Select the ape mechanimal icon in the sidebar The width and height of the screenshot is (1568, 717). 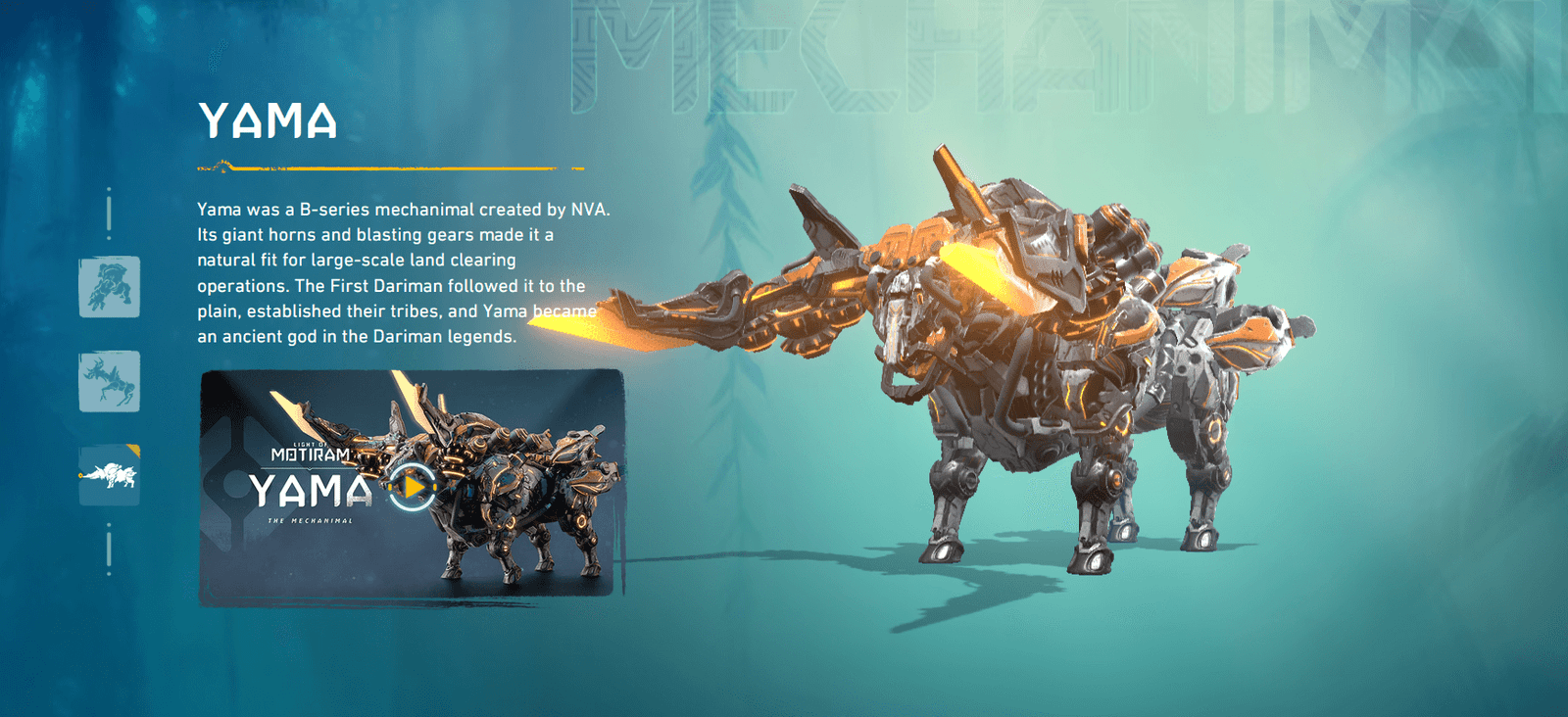[109, 286]
